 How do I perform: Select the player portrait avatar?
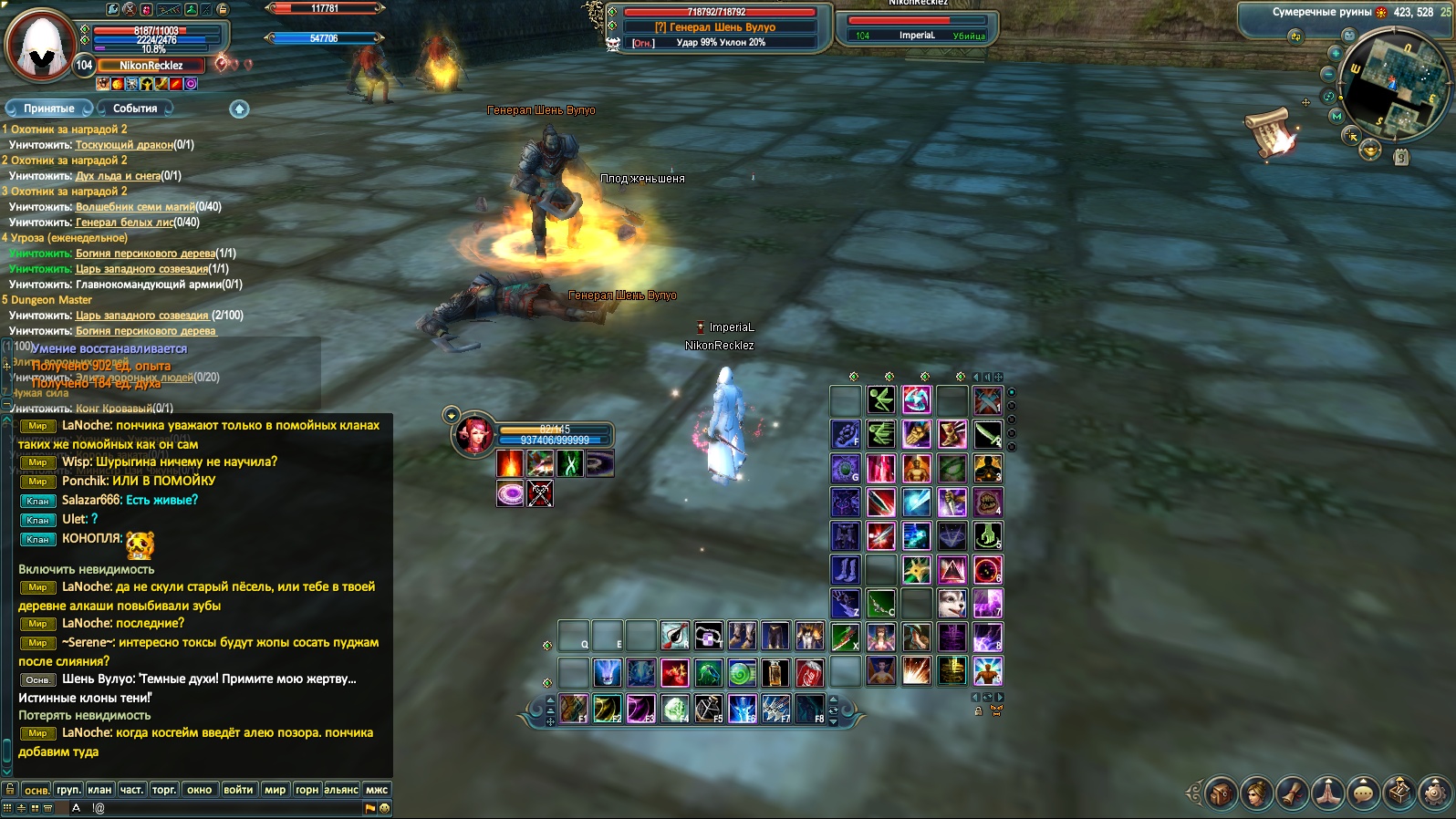coord(41,46)
